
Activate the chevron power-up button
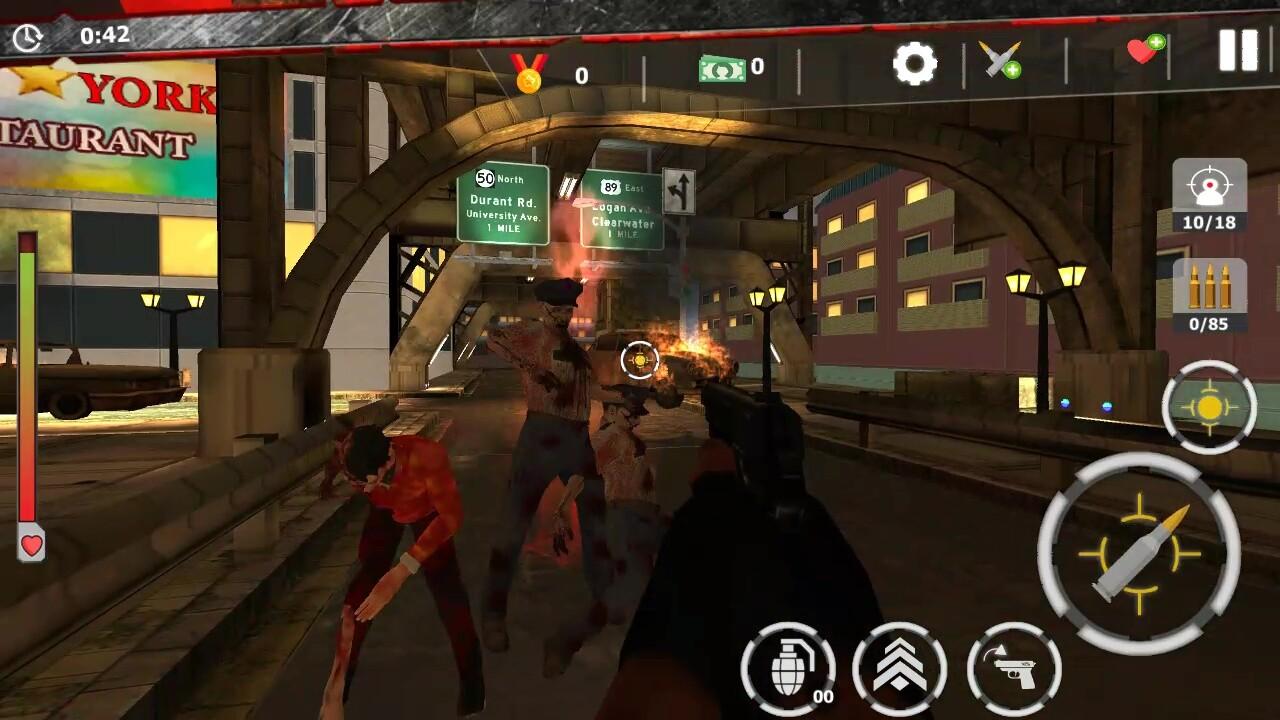[901, 667]
